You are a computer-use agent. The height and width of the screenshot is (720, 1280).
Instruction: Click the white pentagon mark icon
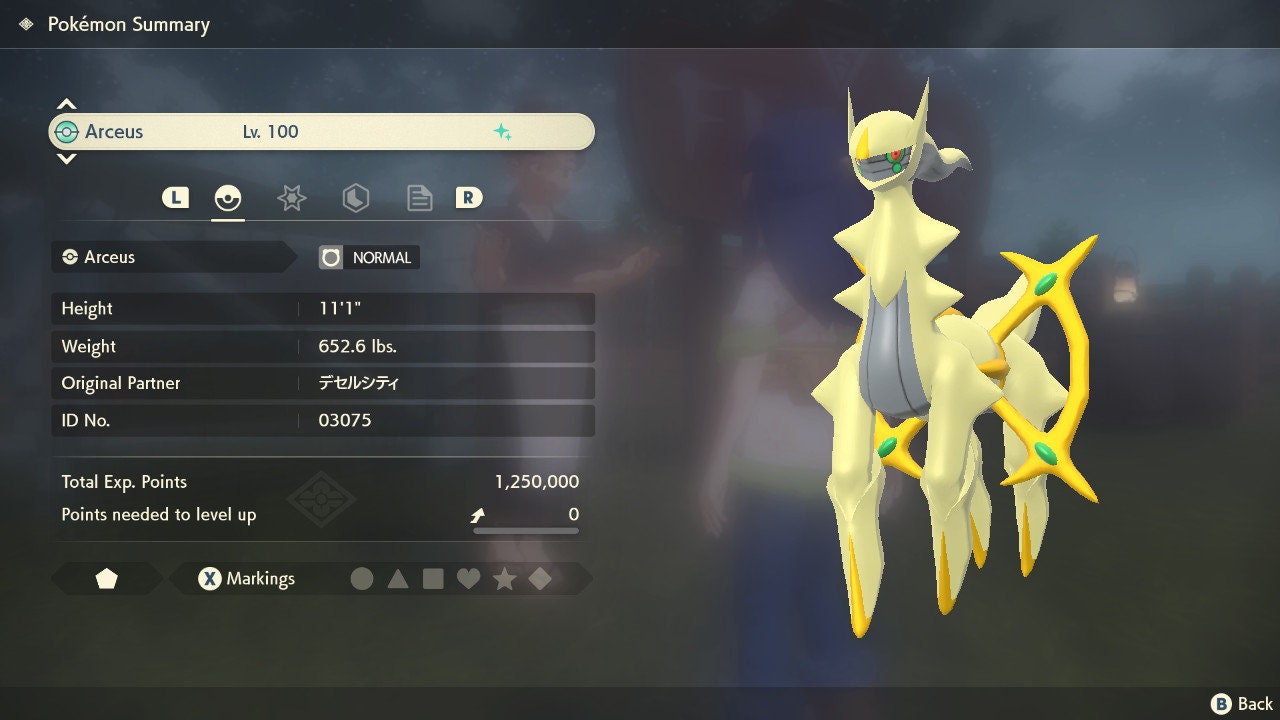[107, 579]
